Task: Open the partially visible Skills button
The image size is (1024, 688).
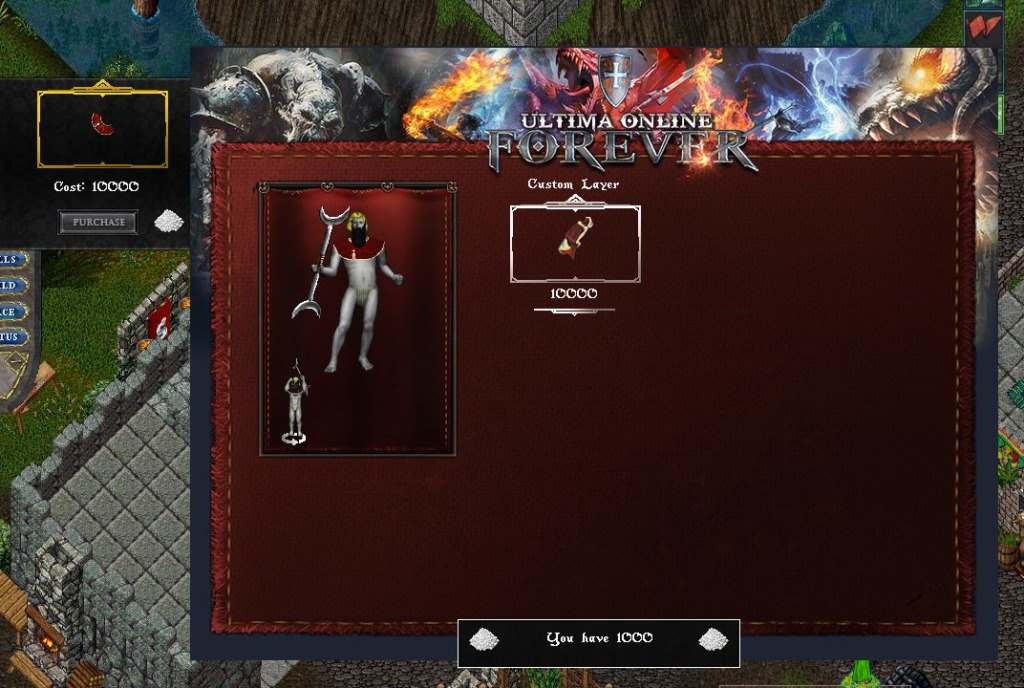Action: (x=12, y=259)
